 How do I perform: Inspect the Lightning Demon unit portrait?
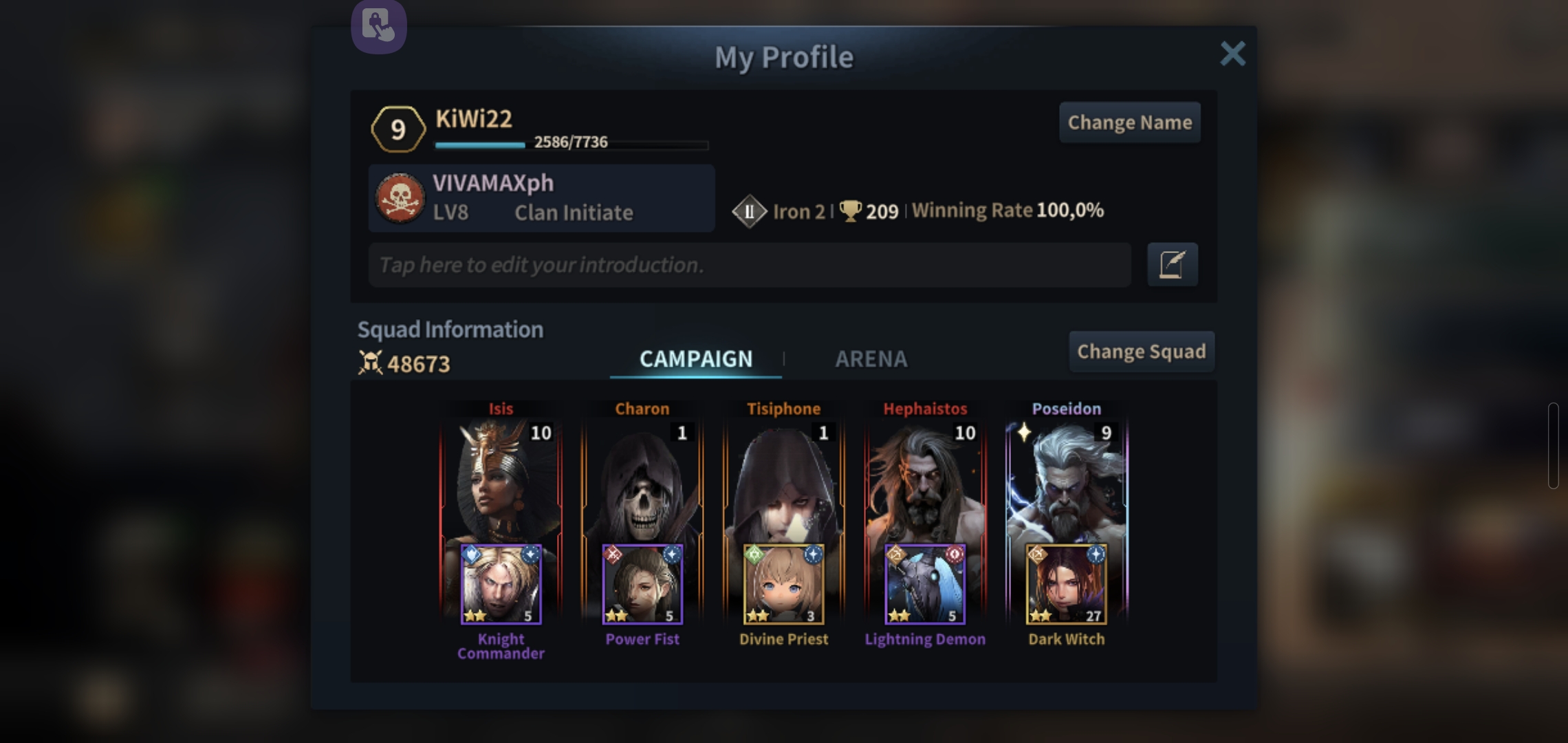tap(925, 585)
